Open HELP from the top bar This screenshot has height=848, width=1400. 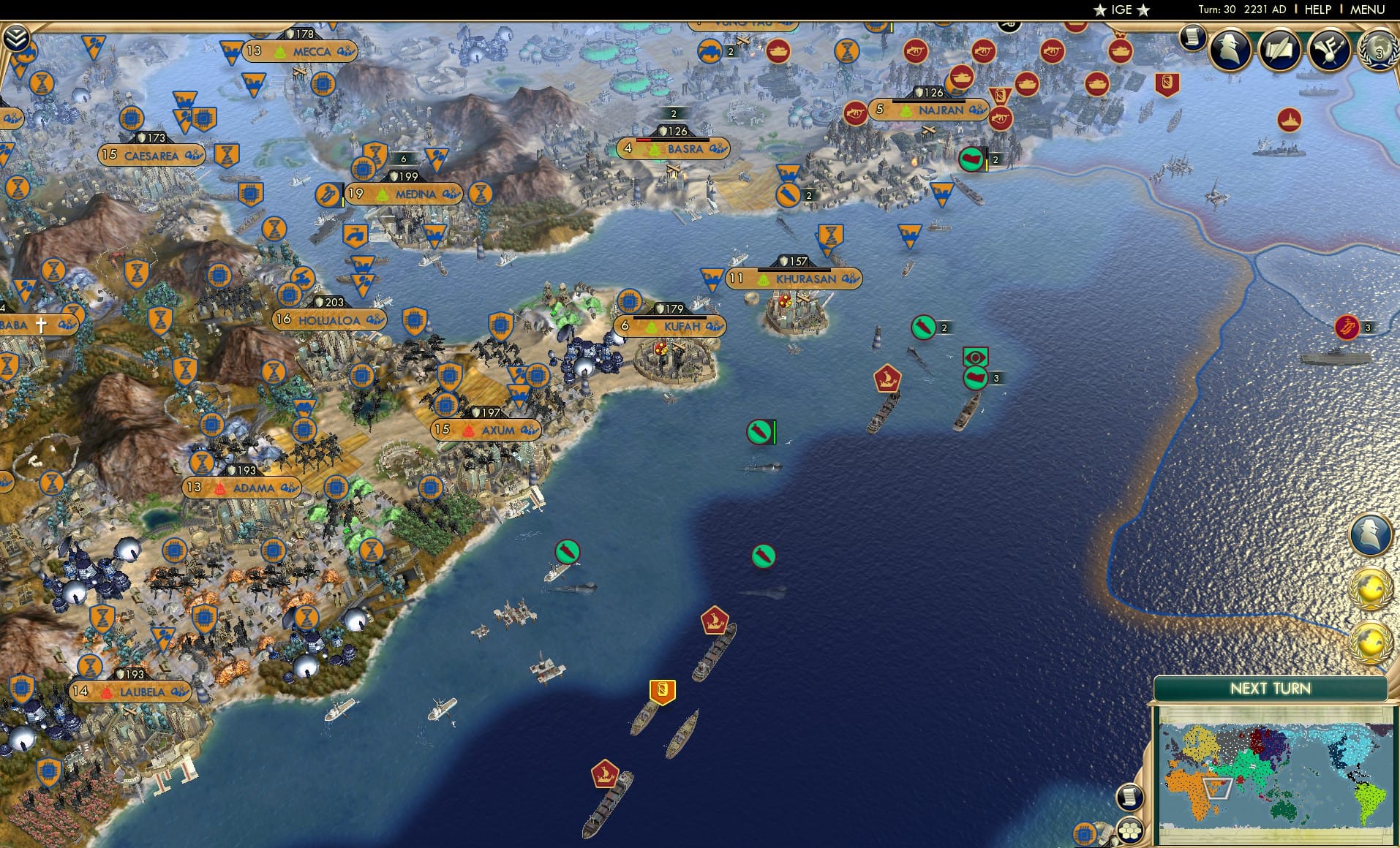1317,10
